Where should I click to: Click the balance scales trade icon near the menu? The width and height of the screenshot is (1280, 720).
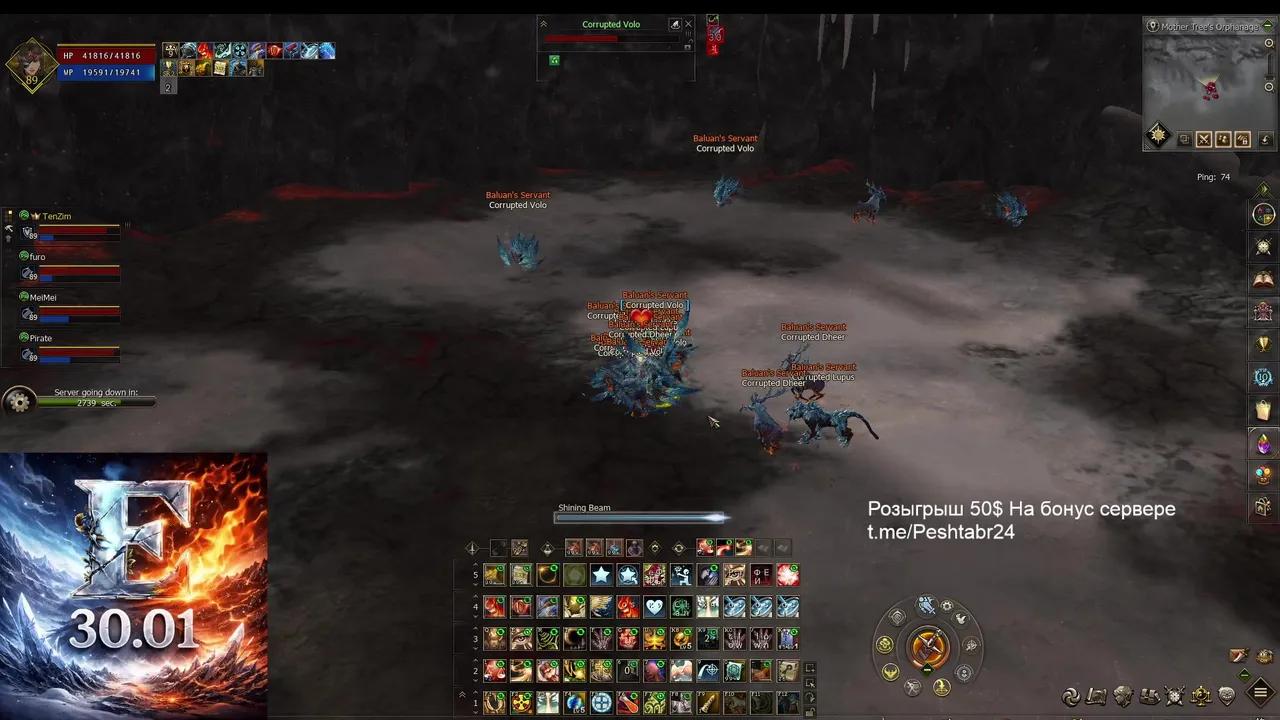point(1199,697)
